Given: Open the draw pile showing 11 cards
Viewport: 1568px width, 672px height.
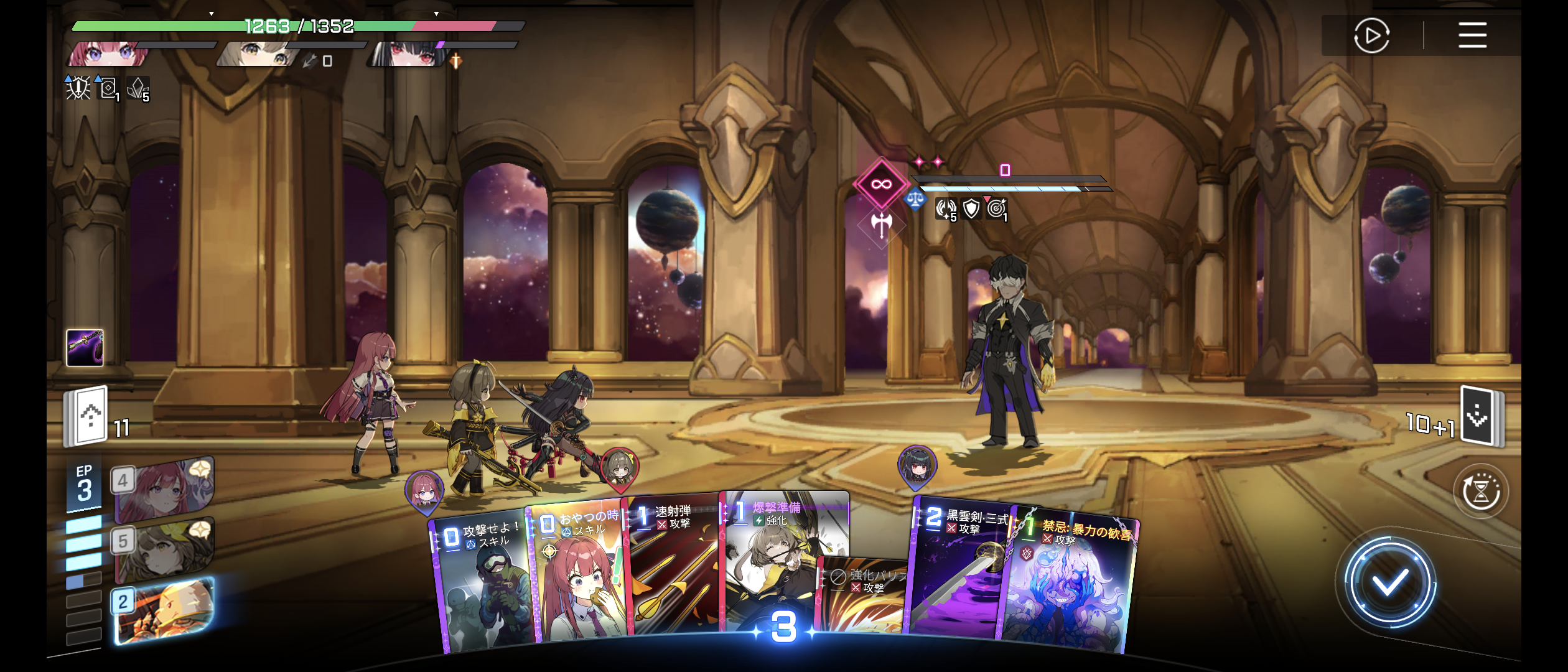Looking at the screenshot, I should point(88,416).
